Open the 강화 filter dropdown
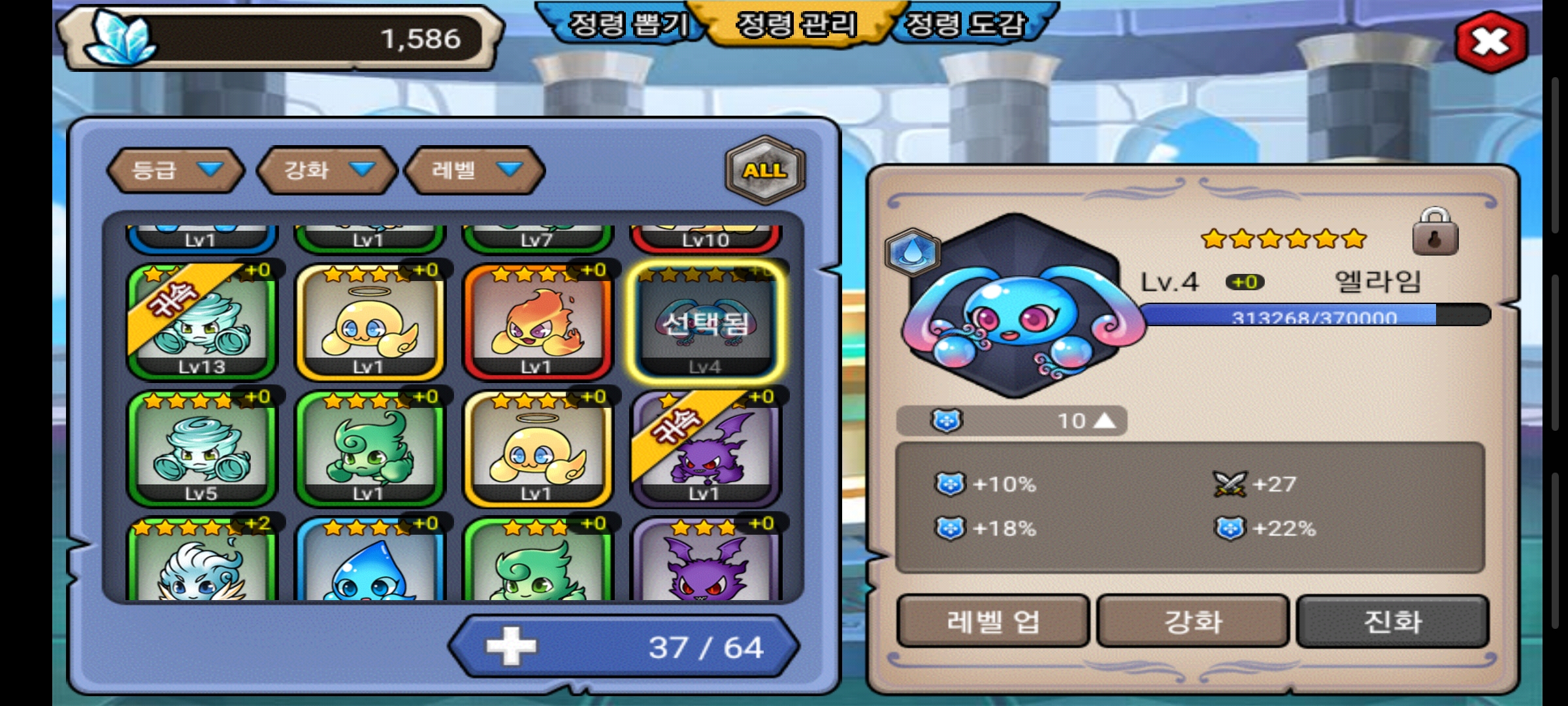Viewport: 1568px width, 706px height. 327,170
